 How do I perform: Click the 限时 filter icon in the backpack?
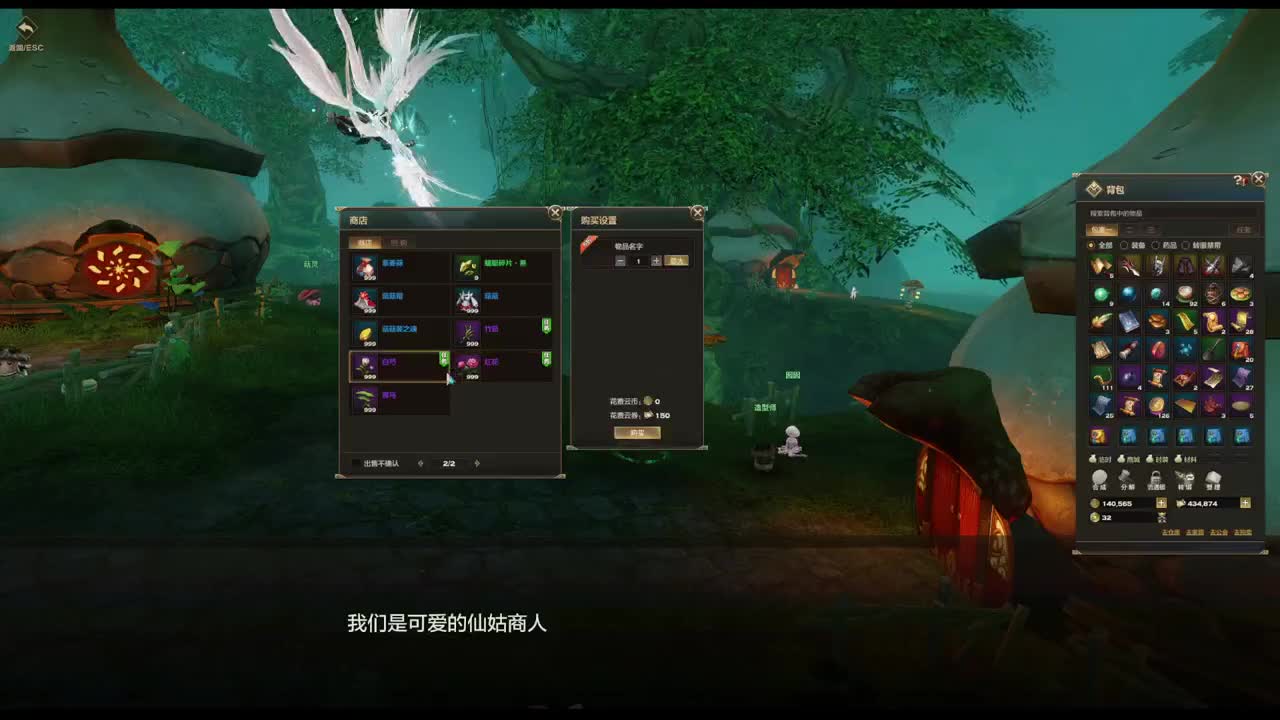pyautogui.click(x=1094, y=459)
